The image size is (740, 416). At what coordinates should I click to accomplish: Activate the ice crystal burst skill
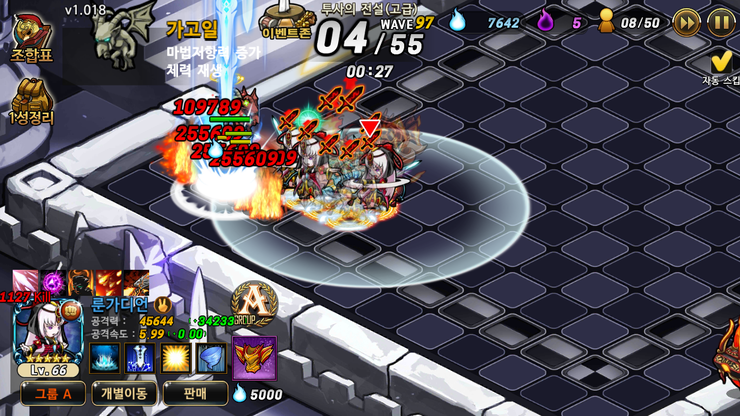[x=105, y=357]
